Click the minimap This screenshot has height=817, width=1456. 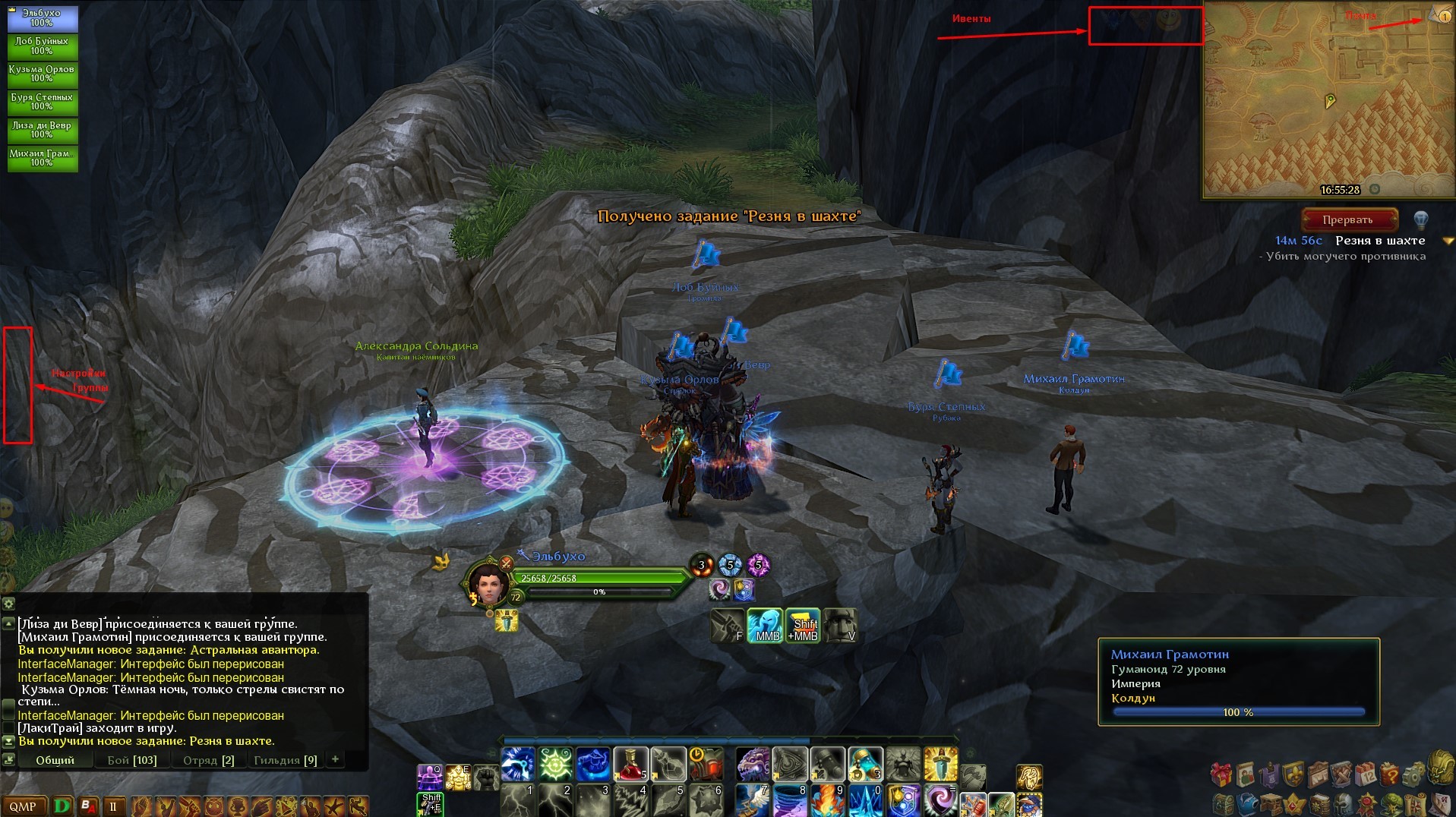(1328, 99)
